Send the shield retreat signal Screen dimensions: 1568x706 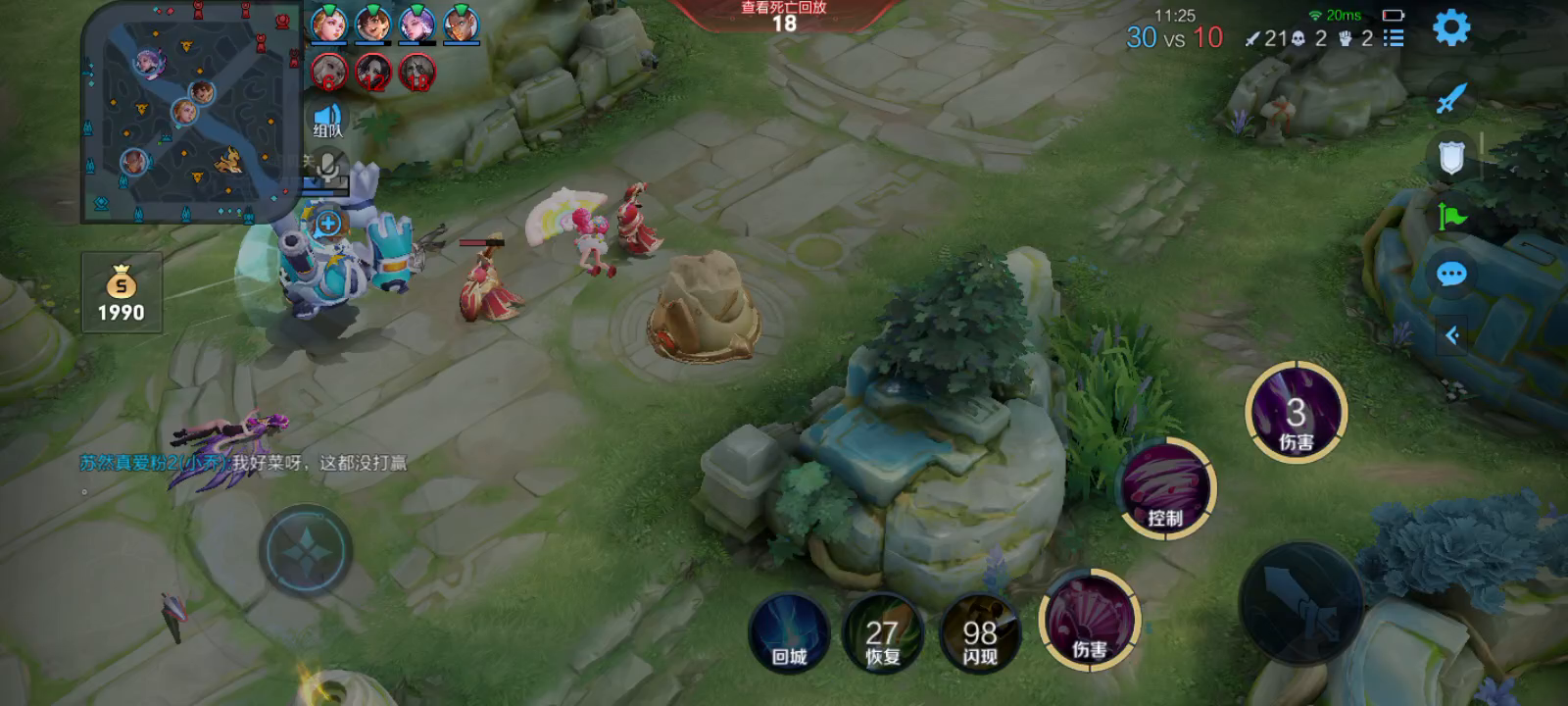1451,158
